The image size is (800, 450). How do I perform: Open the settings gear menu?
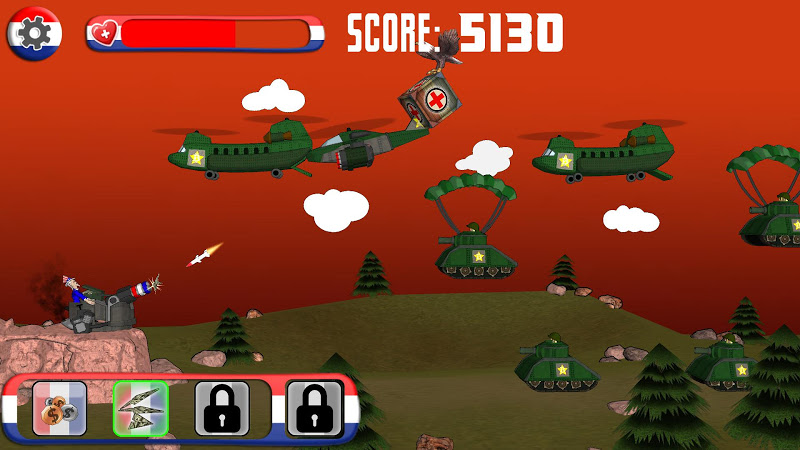pos(34,33)
